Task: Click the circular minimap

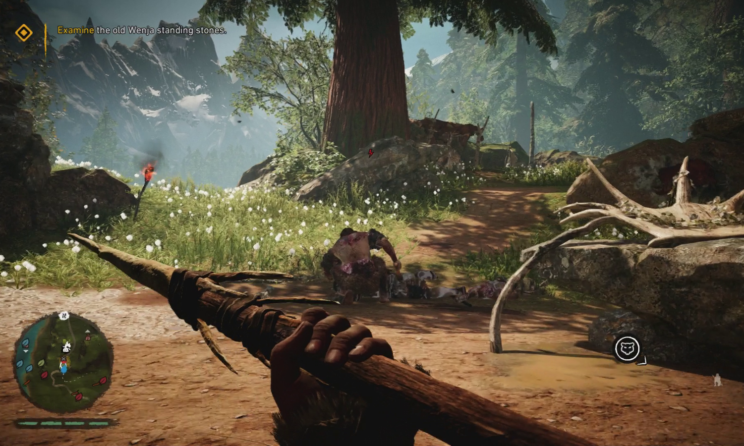Action: point(63,362)
